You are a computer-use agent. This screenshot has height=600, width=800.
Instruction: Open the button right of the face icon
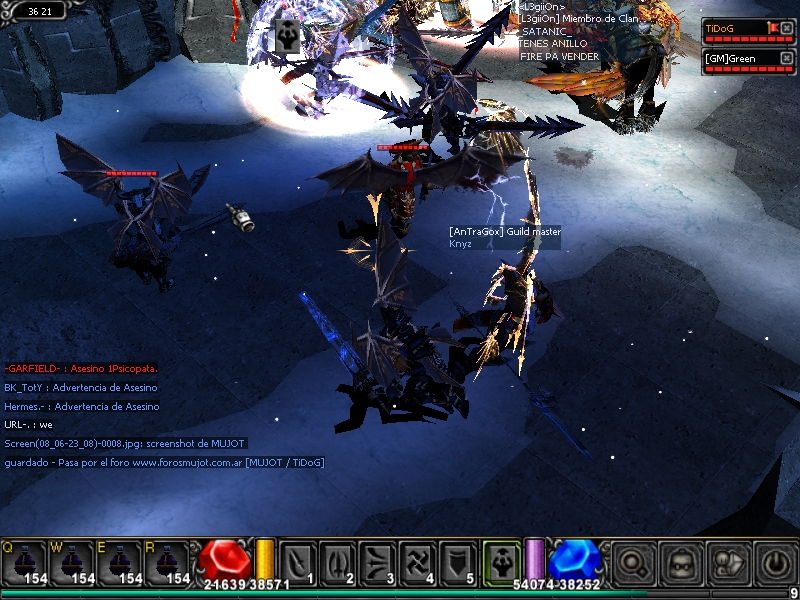click(727, 562)
